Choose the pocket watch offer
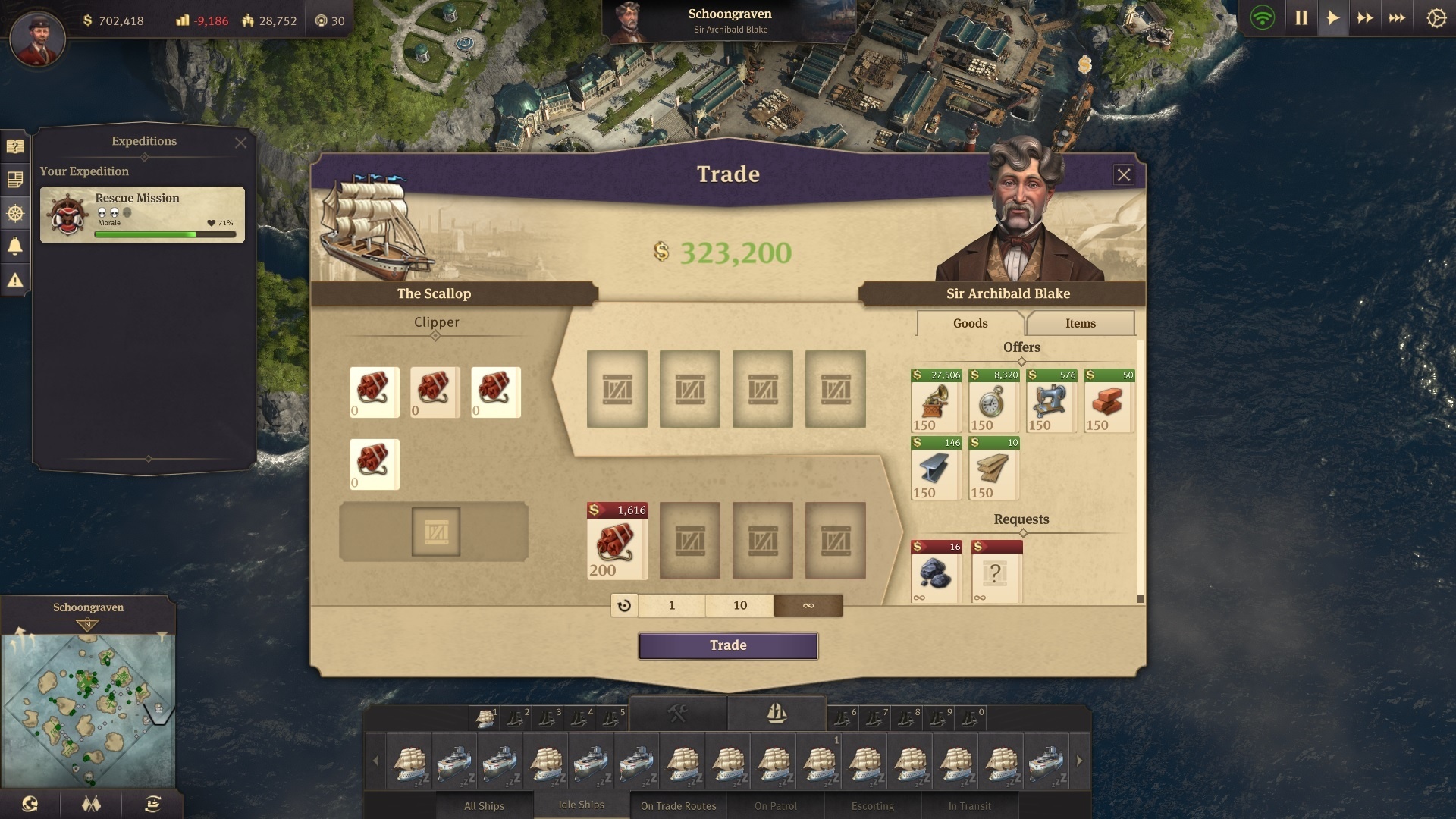 point(993,401)
